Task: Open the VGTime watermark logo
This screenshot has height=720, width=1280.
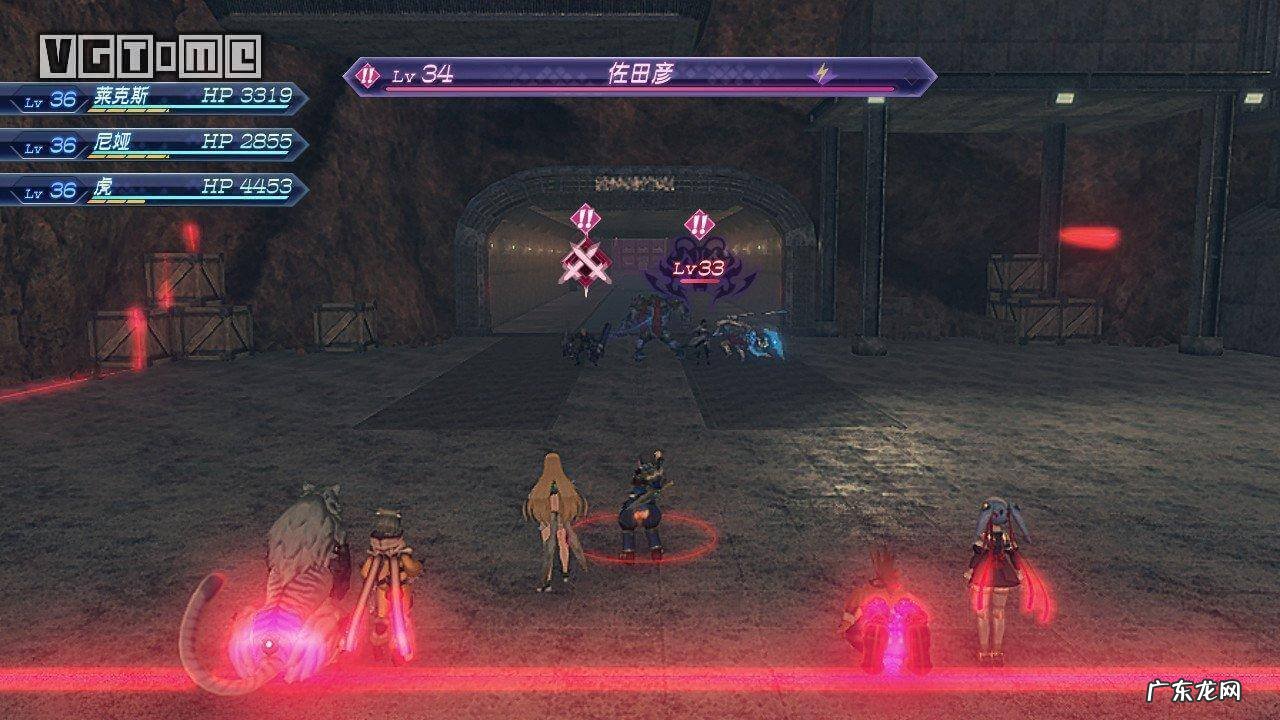Action: click(150, 56)
